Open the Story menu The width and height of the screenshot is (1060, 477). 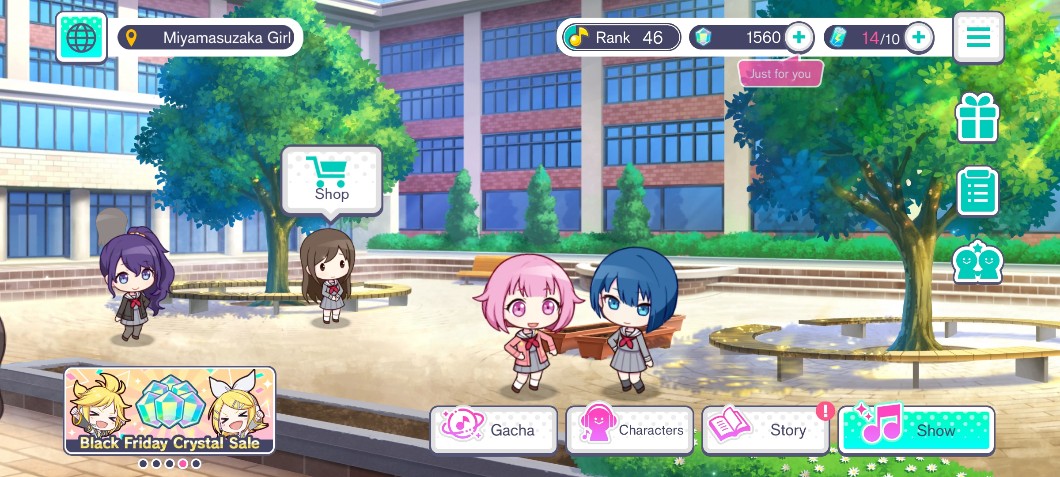click(x=766, y=430)
